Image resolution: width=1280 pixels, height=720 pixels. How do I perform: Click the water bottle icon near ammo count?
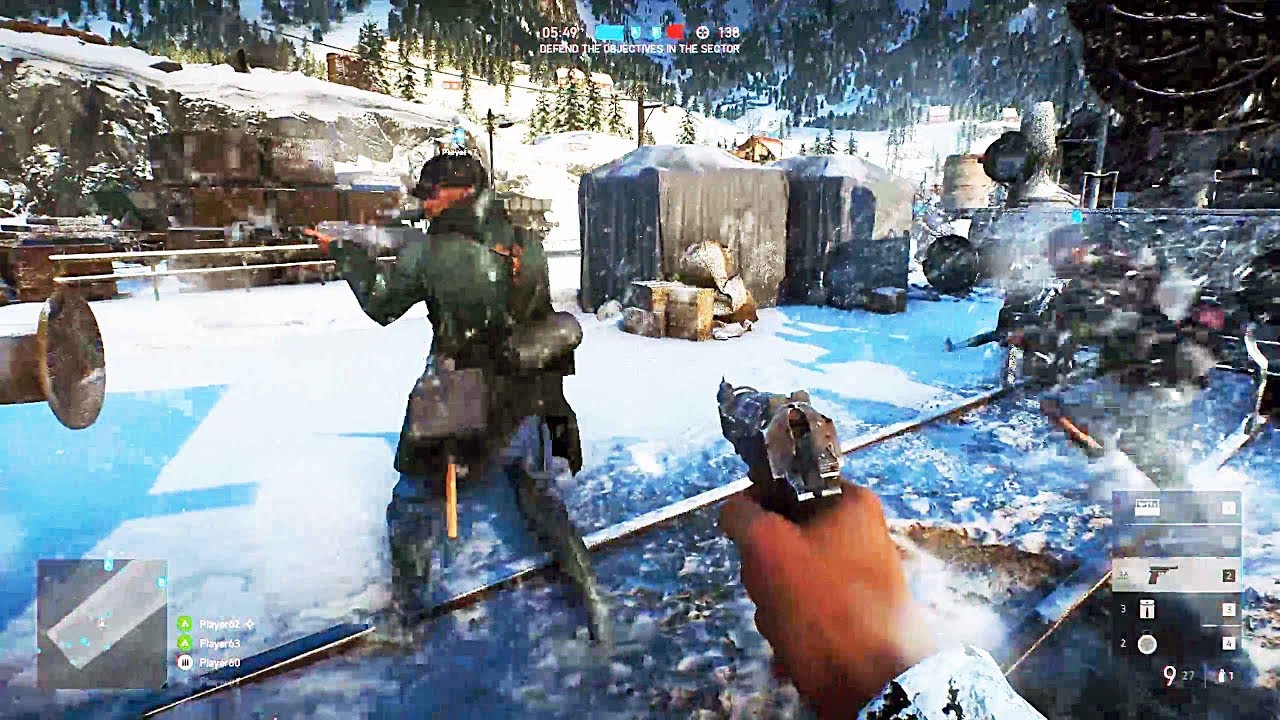tap(1223, 675)
